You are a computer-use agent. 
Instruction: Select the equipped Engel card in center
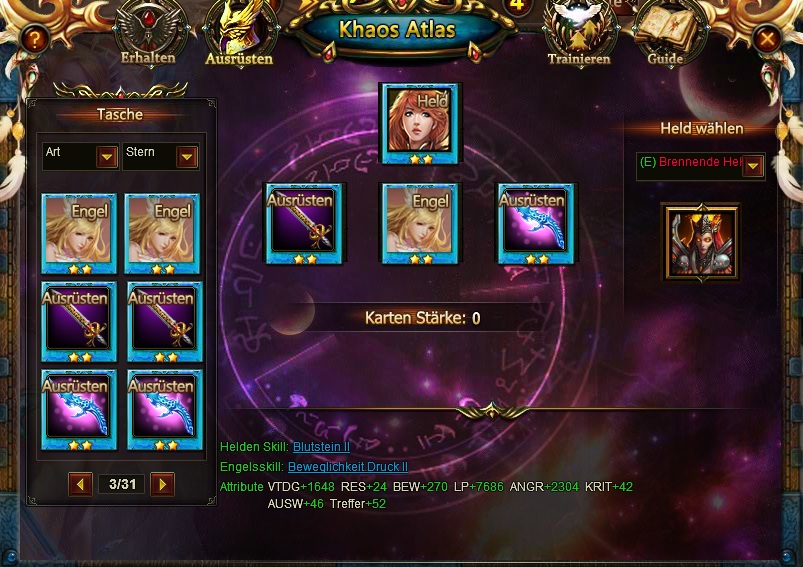[x=420, y=223]
